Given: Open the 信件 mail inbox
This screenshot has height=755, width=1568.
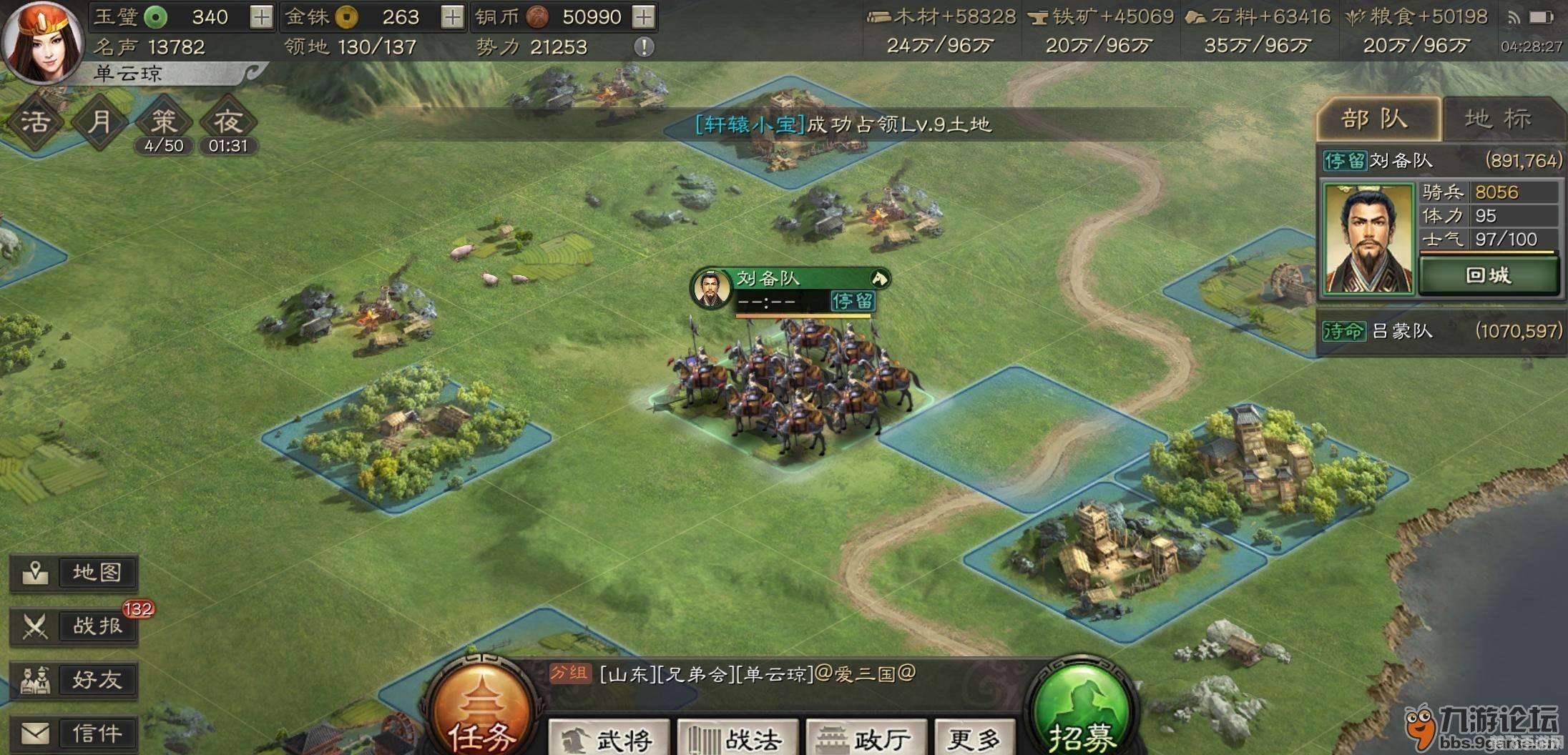Looking at the screenshot, I should [x=74, y=731].
